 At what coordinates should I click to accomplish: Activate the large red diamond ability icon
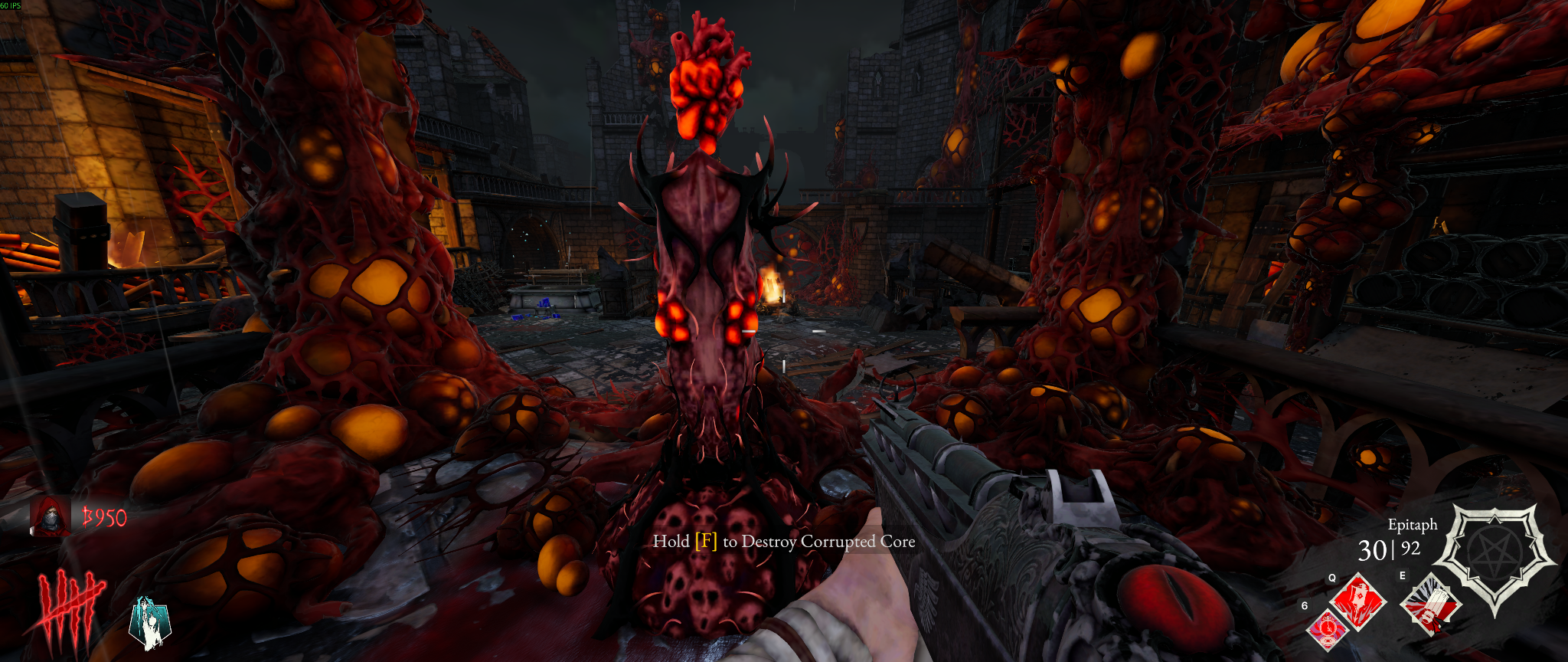1358,601
